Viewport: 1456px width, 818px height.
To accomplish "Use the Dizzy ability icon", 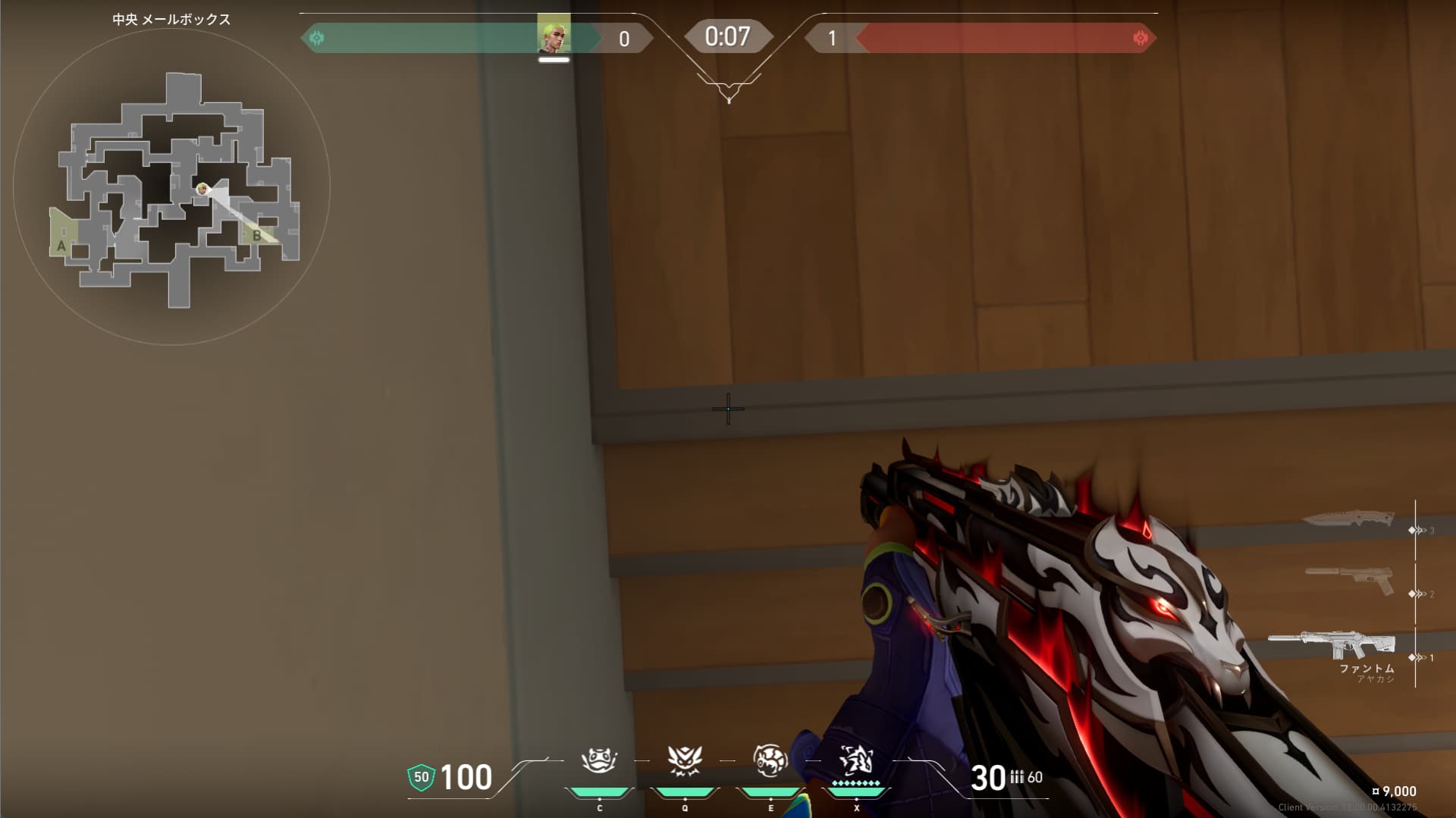I will click(770, 760).
